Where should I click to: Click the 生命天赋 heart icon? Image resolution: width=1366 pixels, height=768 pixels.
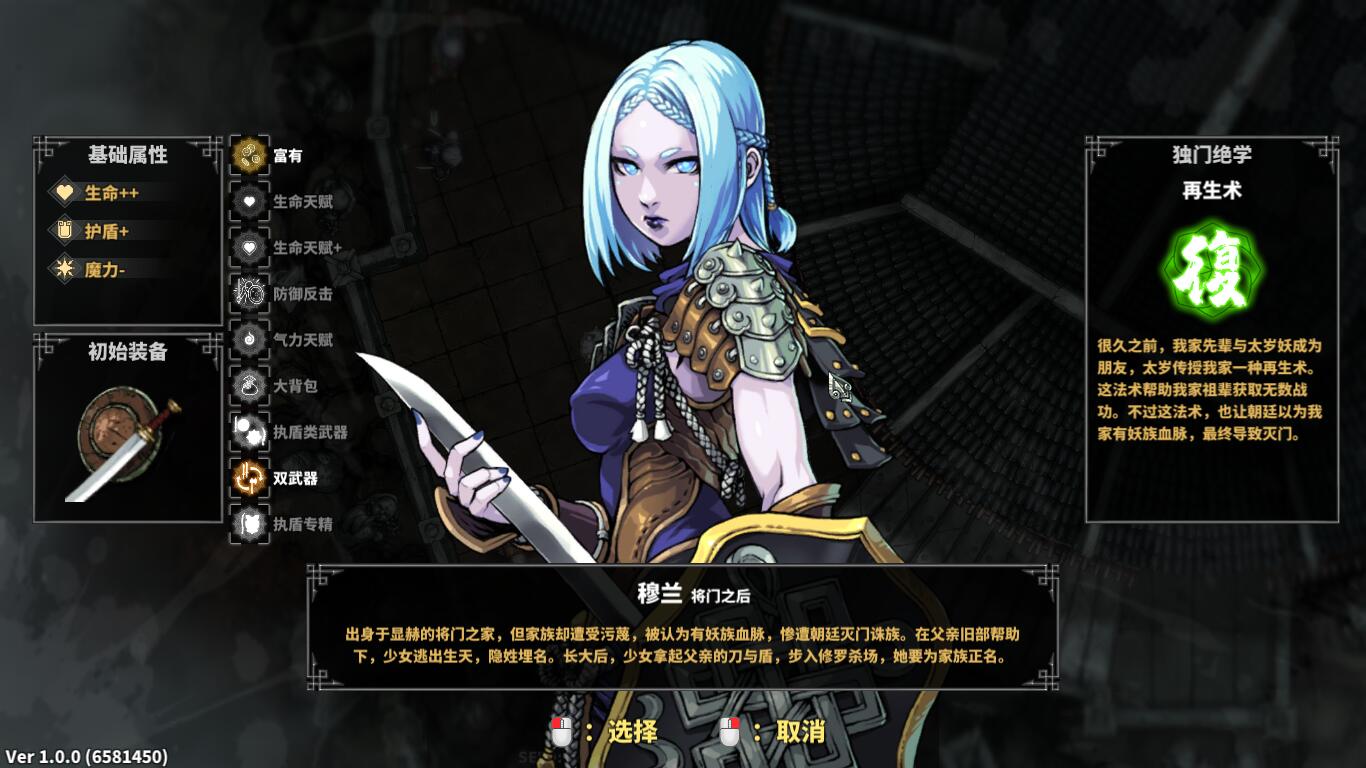click(x=248, y=199)
